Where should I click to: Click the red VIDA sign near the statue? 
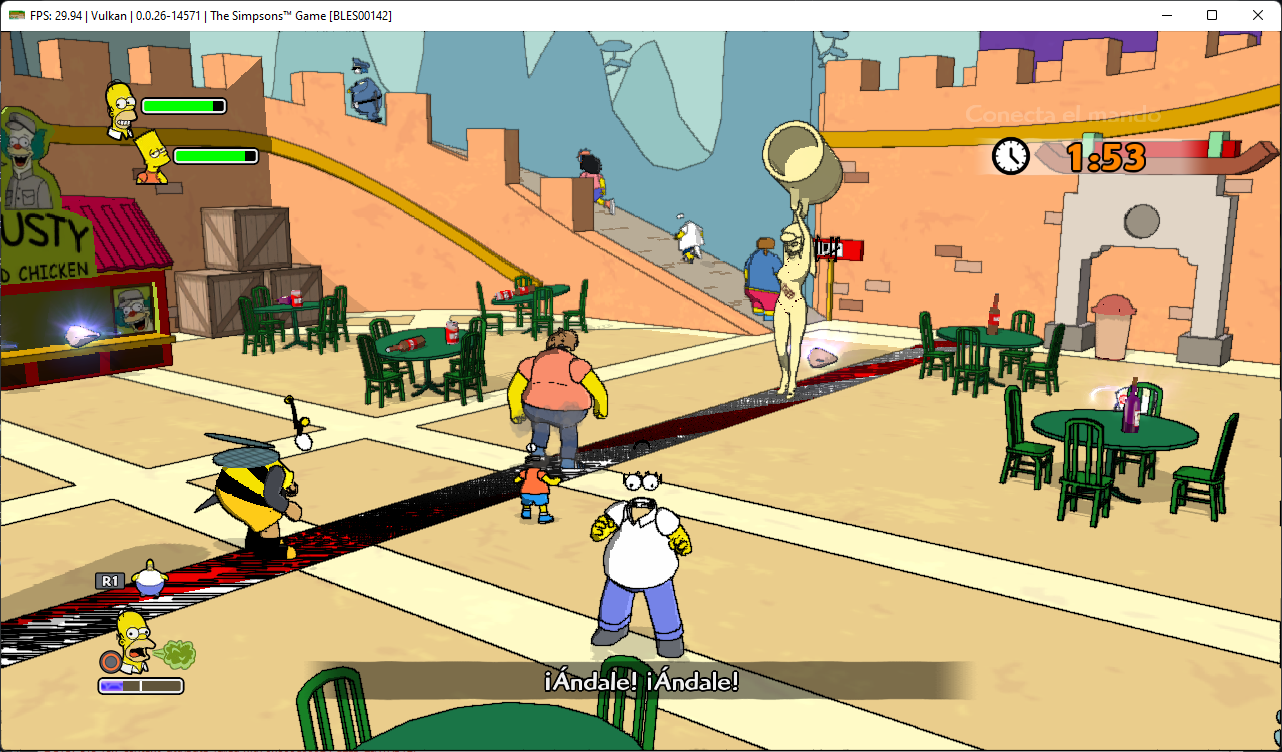(838, 250)
